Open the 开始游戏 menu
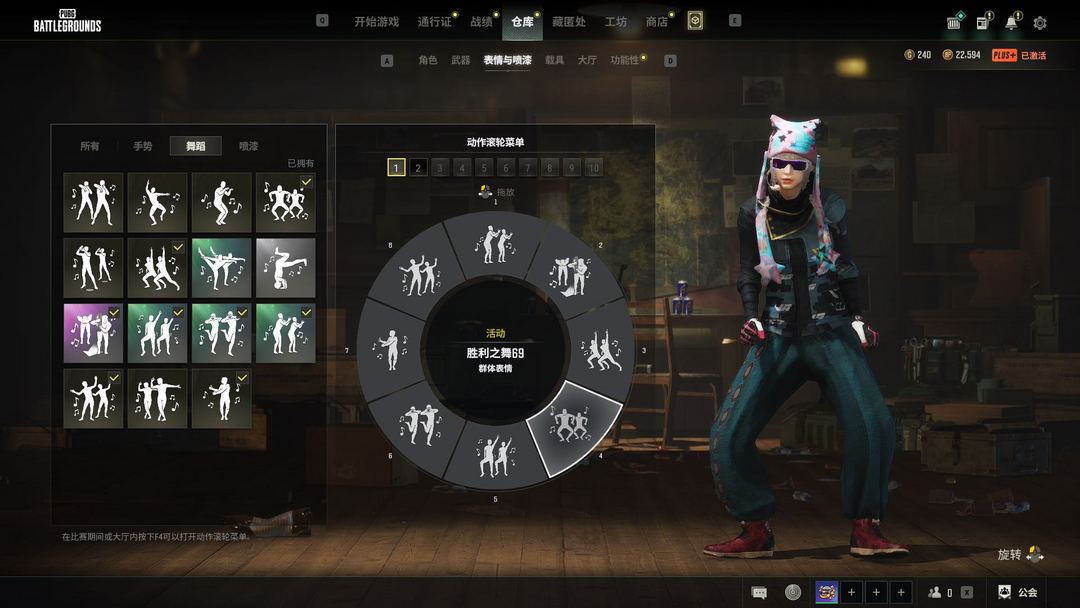The width and height of the screenshot is (1080, 608). pos(376,21)
